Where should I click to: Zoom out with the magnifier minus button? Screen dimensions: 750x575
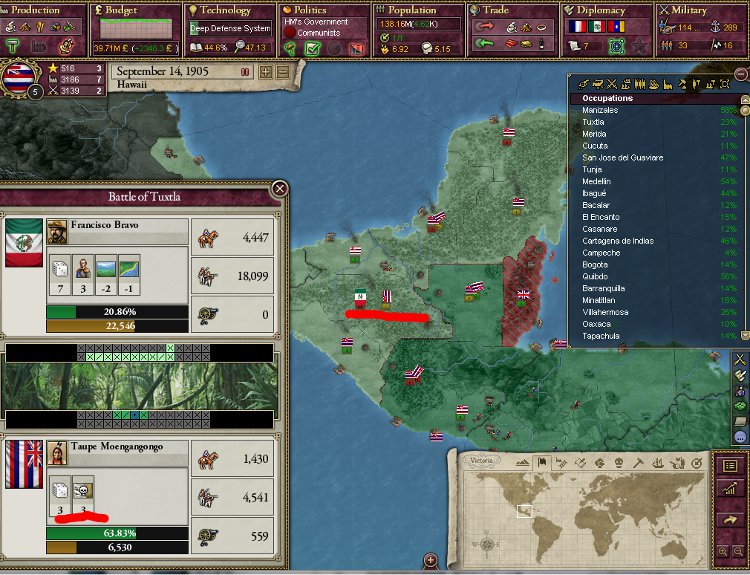738,551
